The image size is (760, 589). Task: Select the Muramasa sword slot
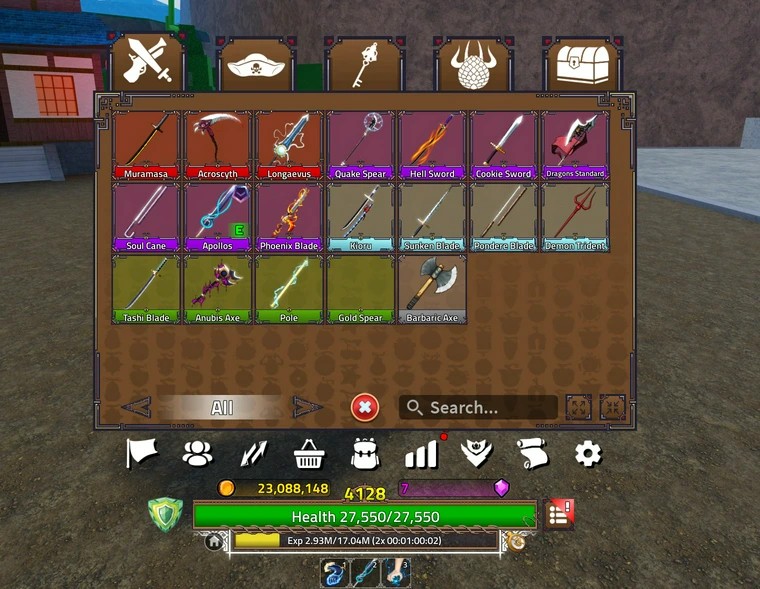pos(147,144)
